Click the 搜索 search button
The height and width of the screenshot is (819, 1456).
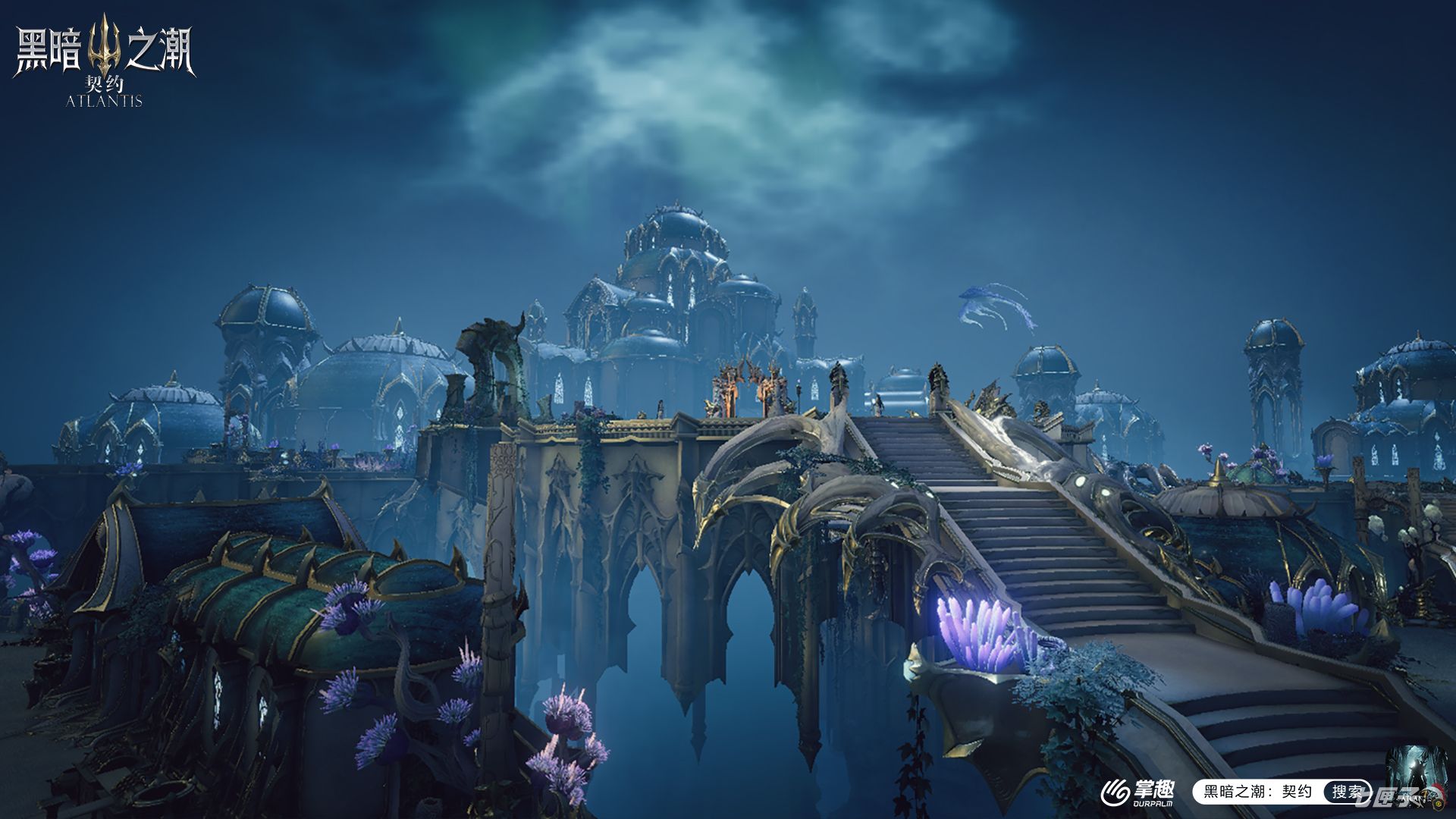pos(1348,792)
